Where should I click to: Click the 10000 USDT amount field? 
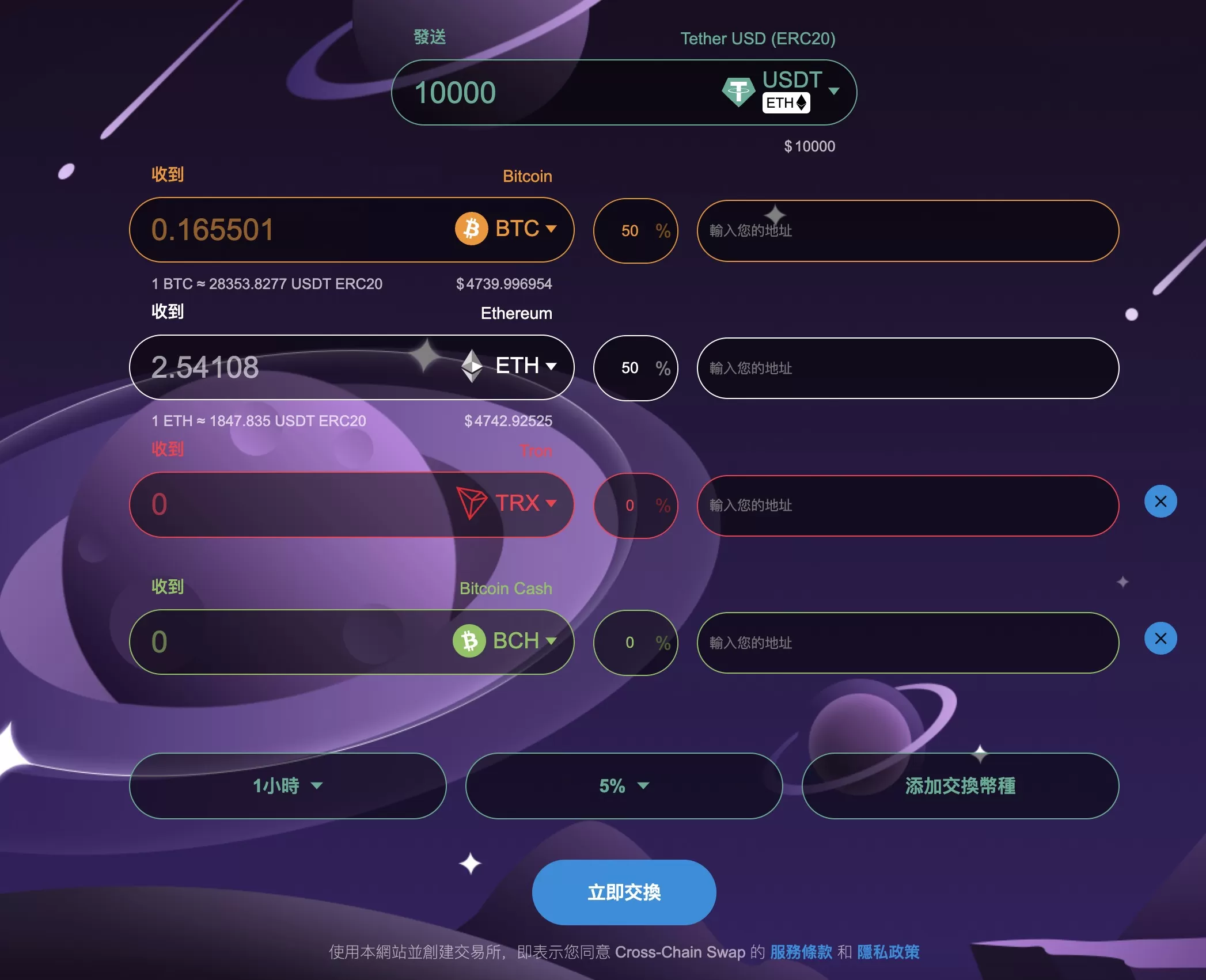tap(490, 91)
